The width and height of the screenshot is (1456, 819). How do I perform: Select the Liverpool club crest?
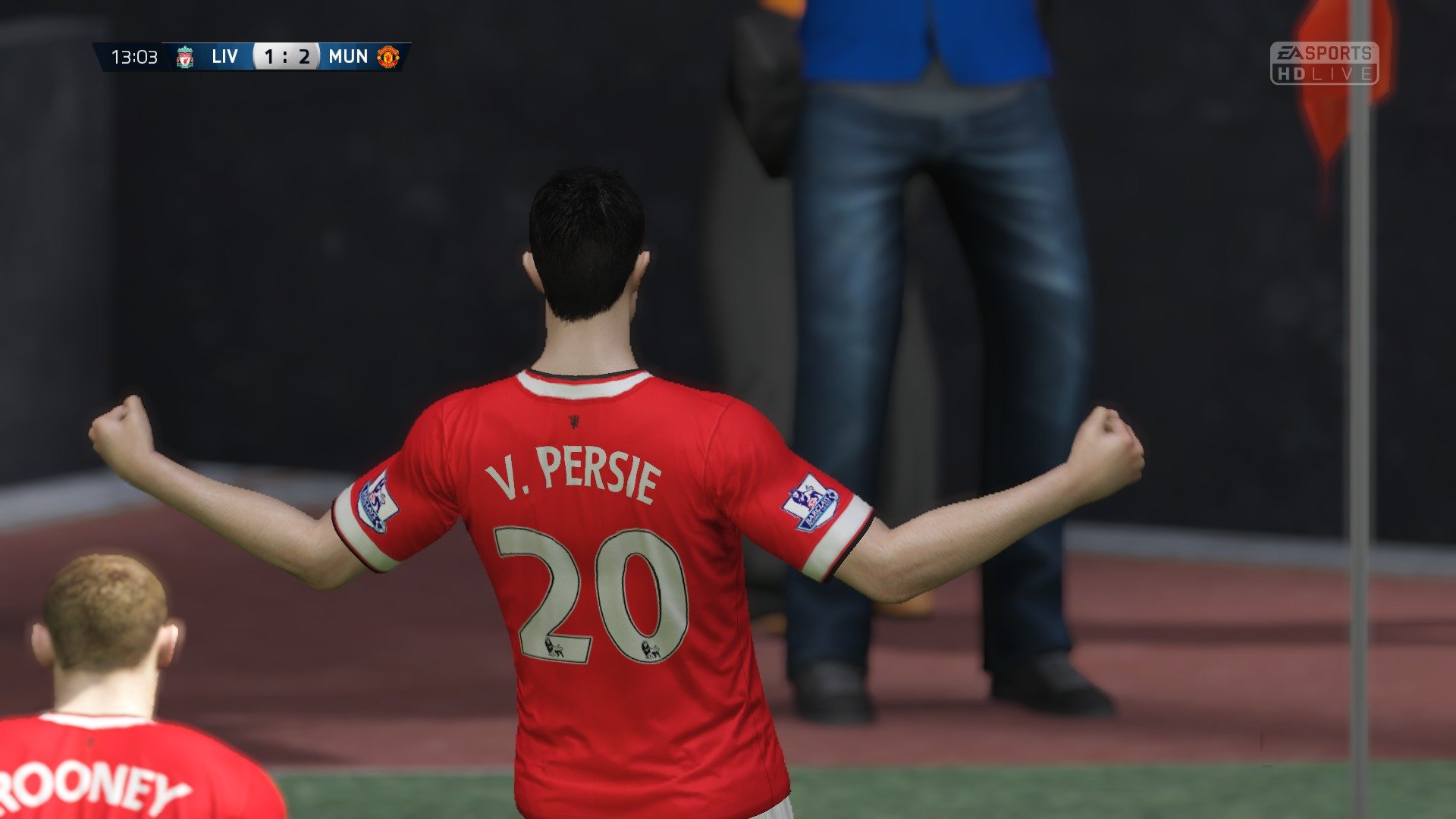point(184,55)
